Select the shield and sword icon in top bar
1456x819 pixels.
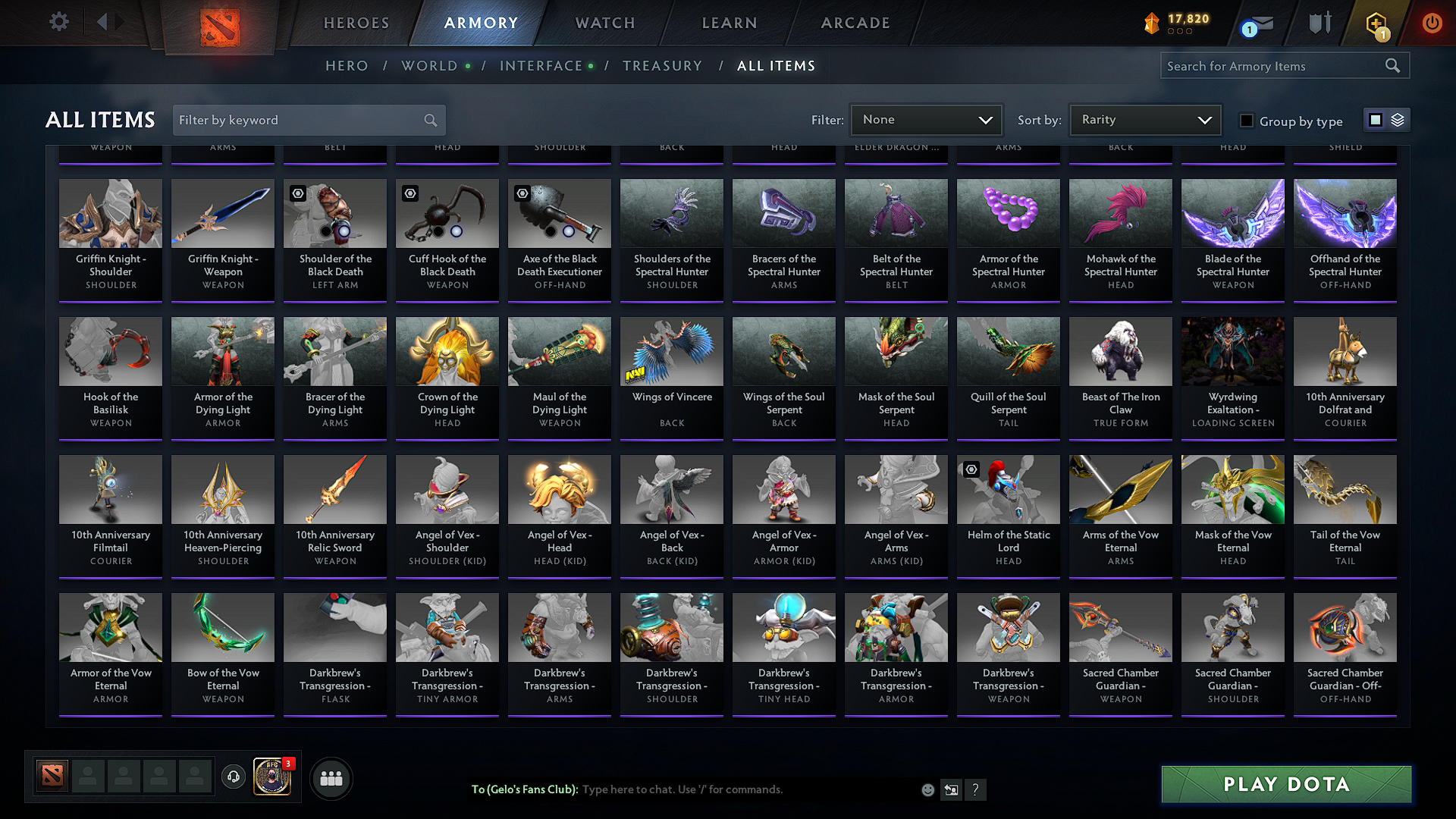click(x=1319, y=23)
